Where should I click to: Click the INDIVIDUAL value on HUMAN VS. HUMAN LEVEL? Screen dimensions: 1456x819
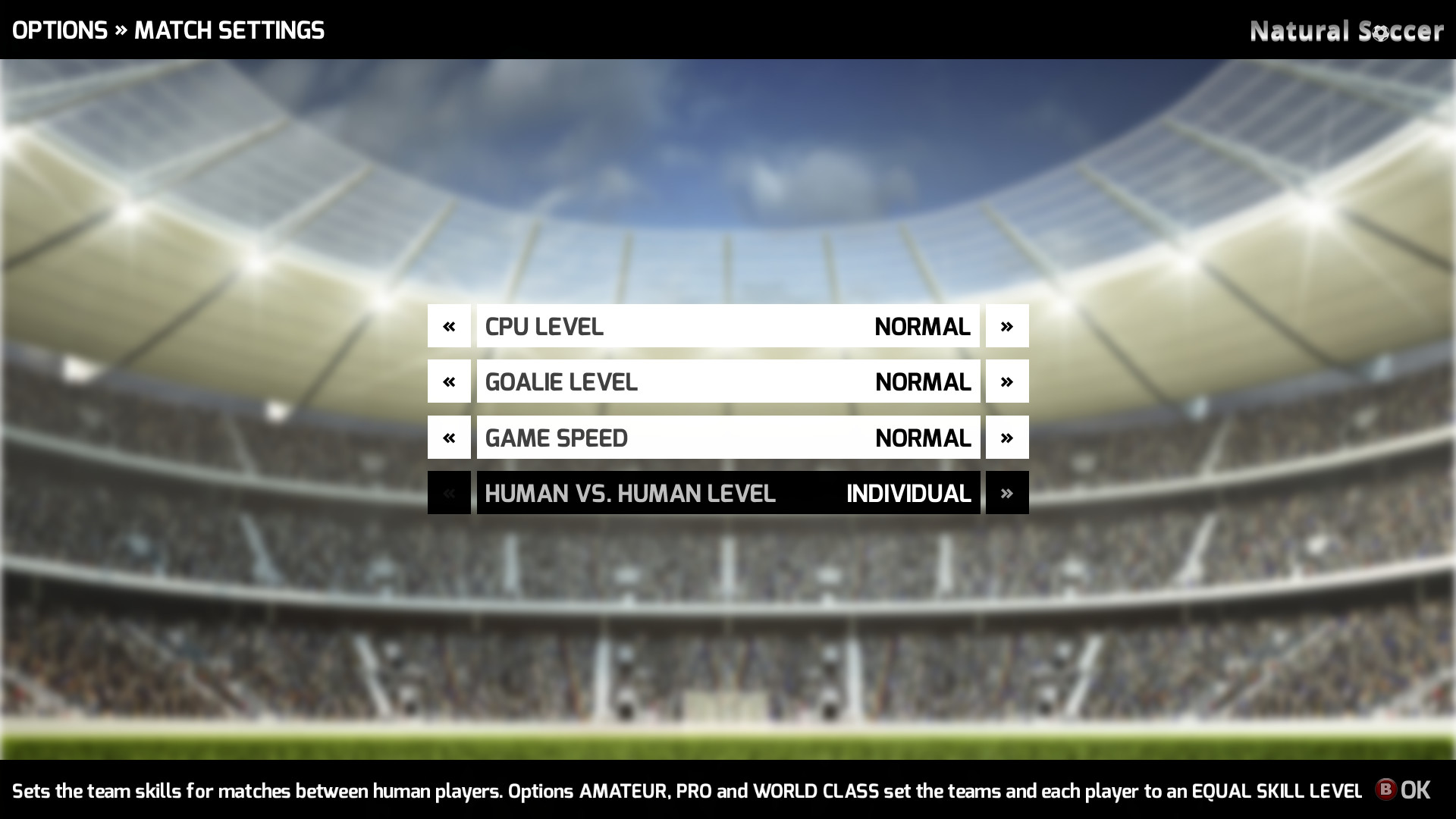coord(908,494)
